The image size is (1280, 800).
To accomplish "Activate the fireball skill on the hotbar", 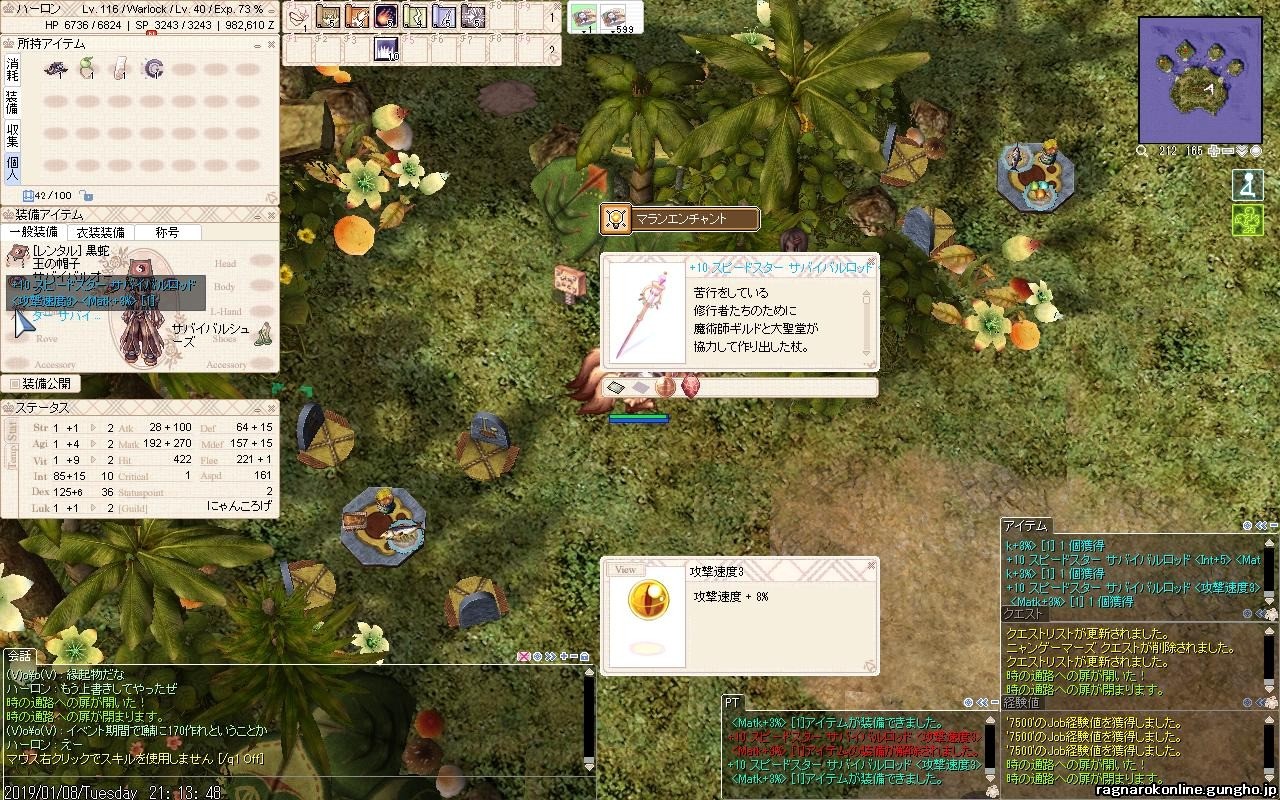I will pyautogui.click(x=386, y=16).
